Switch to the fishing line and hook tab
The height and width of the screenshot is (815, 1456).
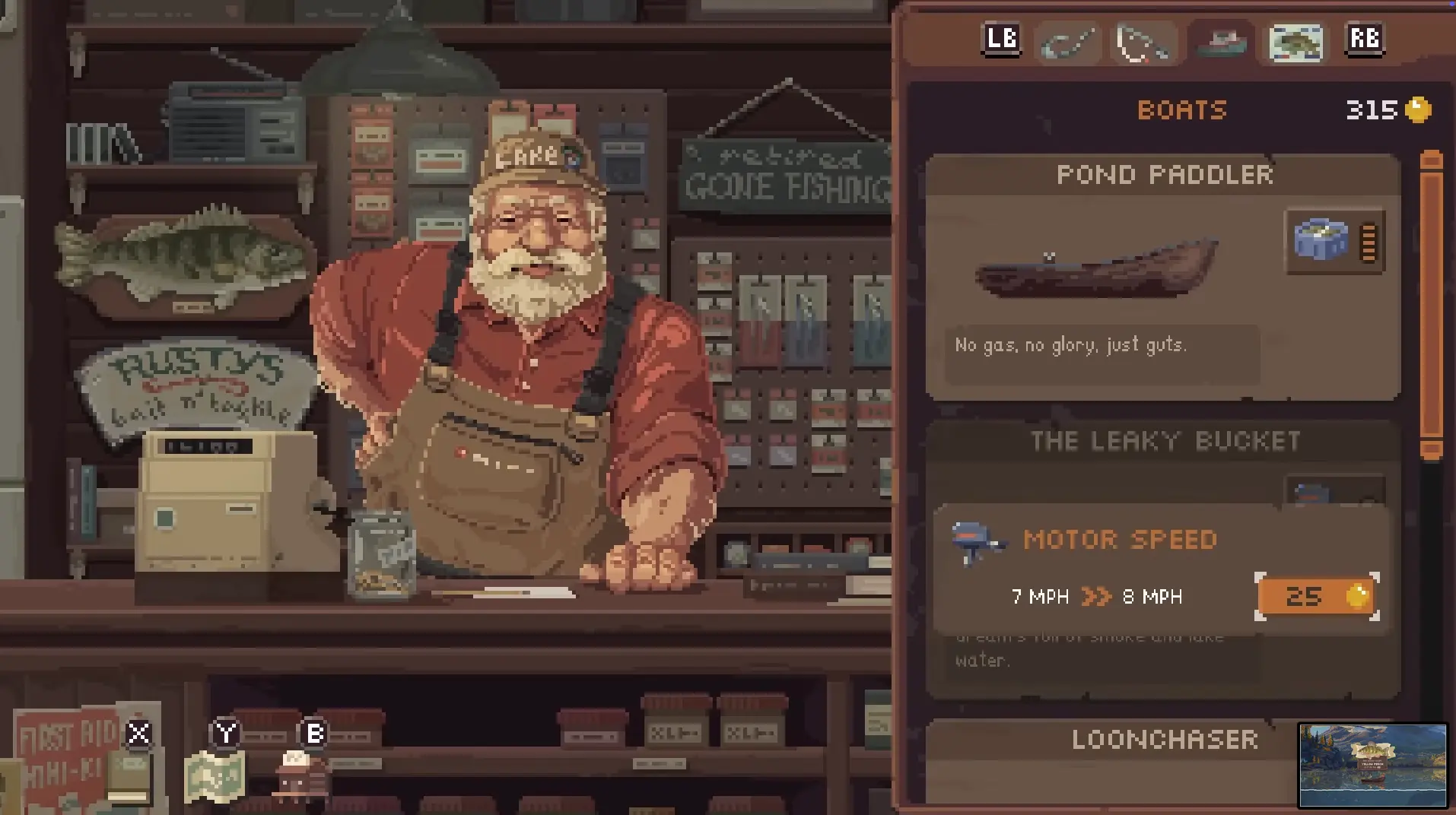1143,43
